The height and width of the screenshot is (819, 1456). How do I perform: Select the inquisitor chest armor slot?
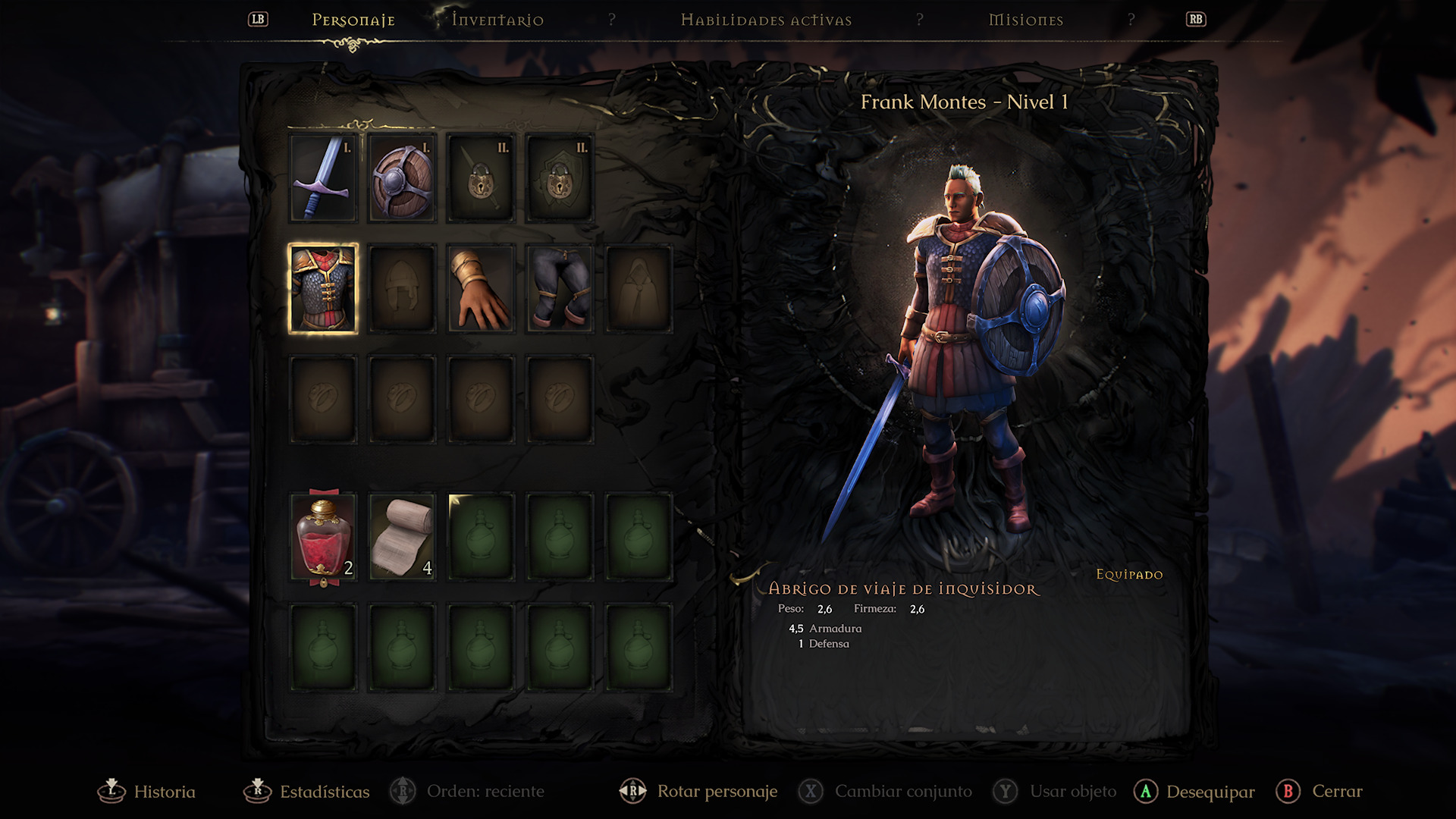point(323,289)
